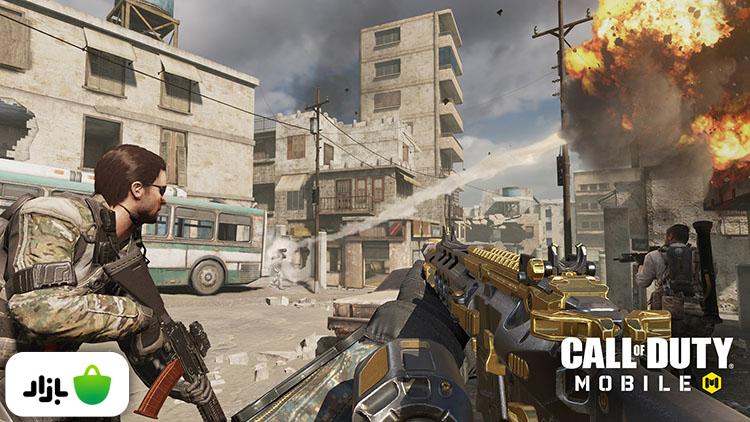Click the Call of Duty Mobile logo
The width and height of the screenshot is (750, 422).
coord(645,364)
